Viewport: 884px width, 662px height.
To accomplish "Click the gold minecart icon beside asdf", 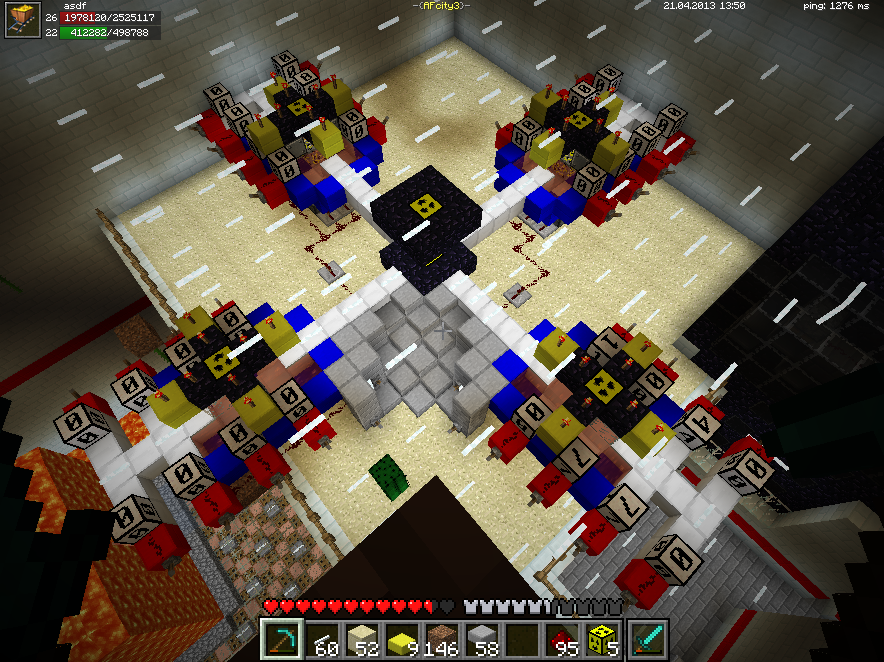I will pos(19,20).
